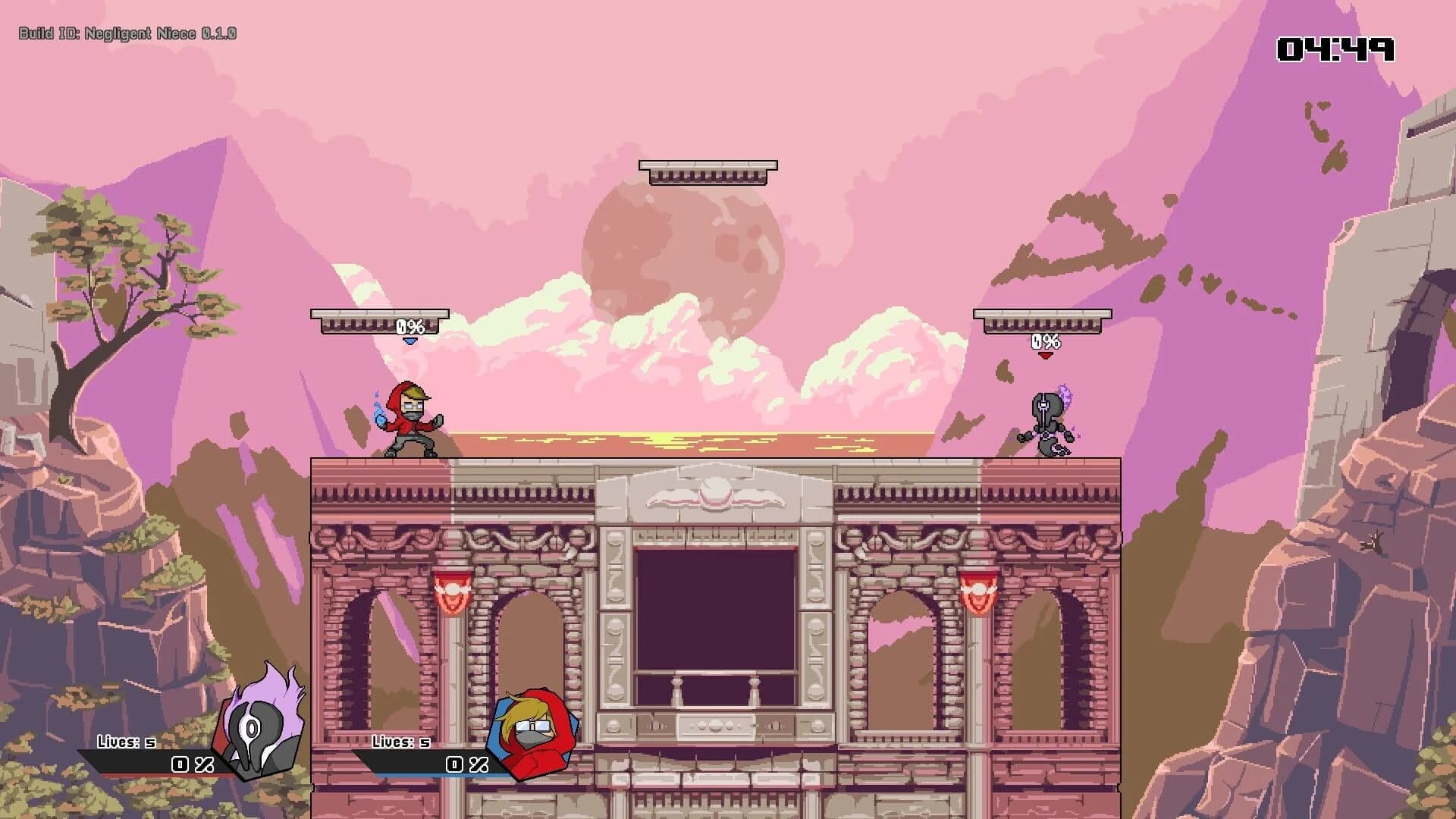Image resolution: width=1456 pixels, height=819 pixels.
Task: Click the red player indicator arrow above right fighter
Action: coord(1045,355)
